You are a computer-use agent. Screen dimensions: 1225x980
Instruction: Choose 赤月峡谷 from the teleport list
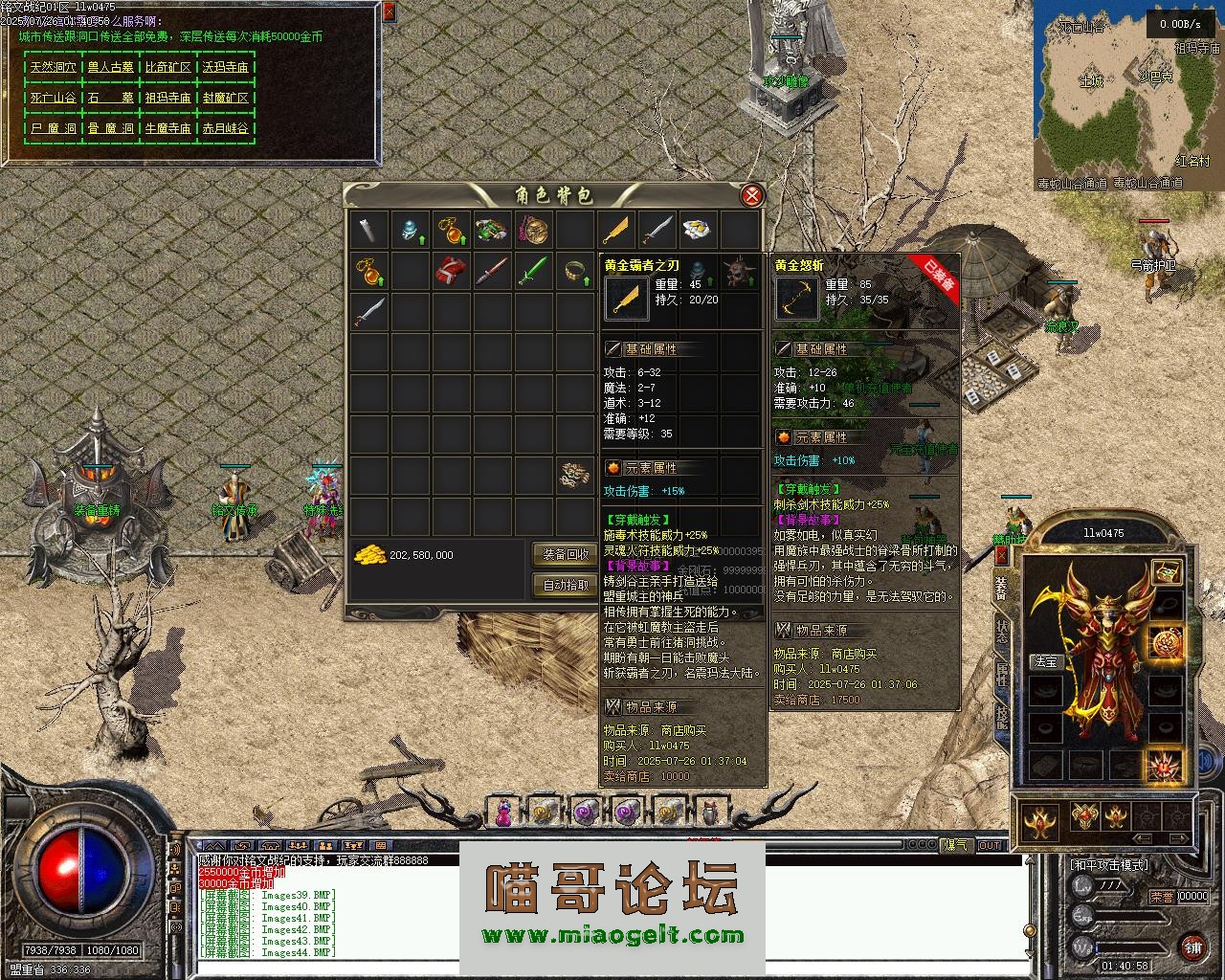(225, 128)
